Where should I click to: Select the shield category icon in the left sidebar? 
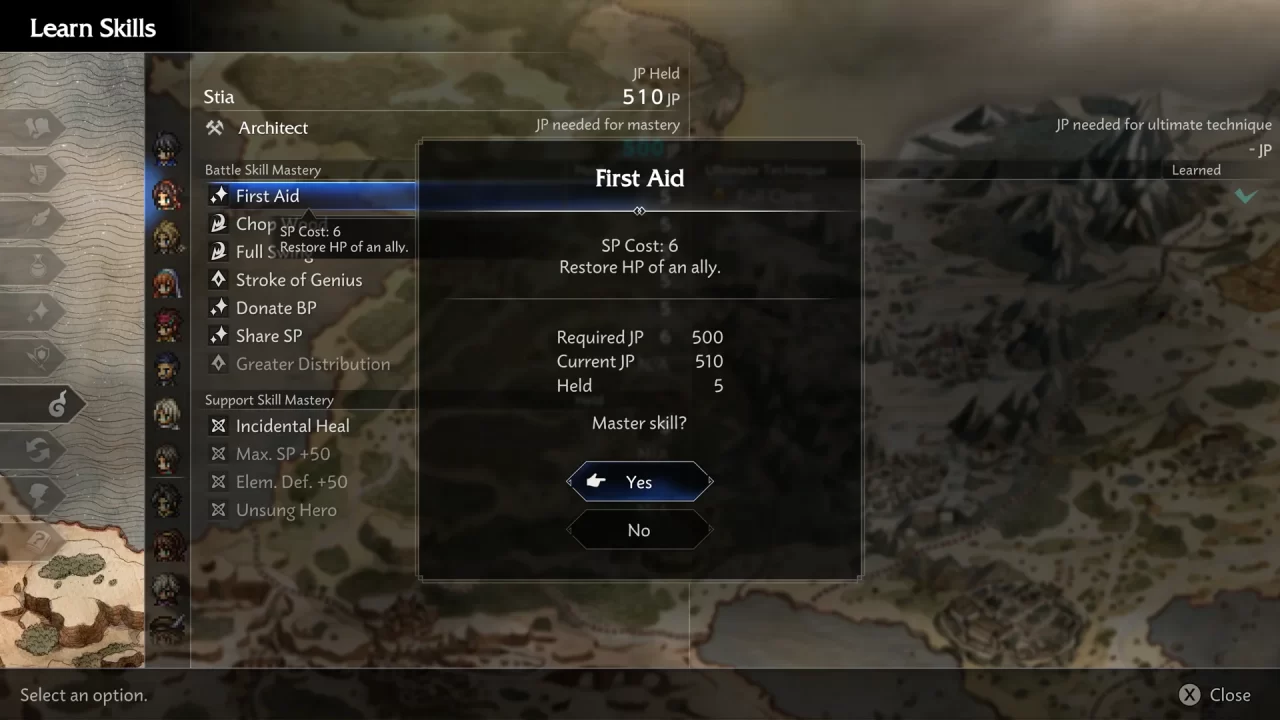click(38, 356)
